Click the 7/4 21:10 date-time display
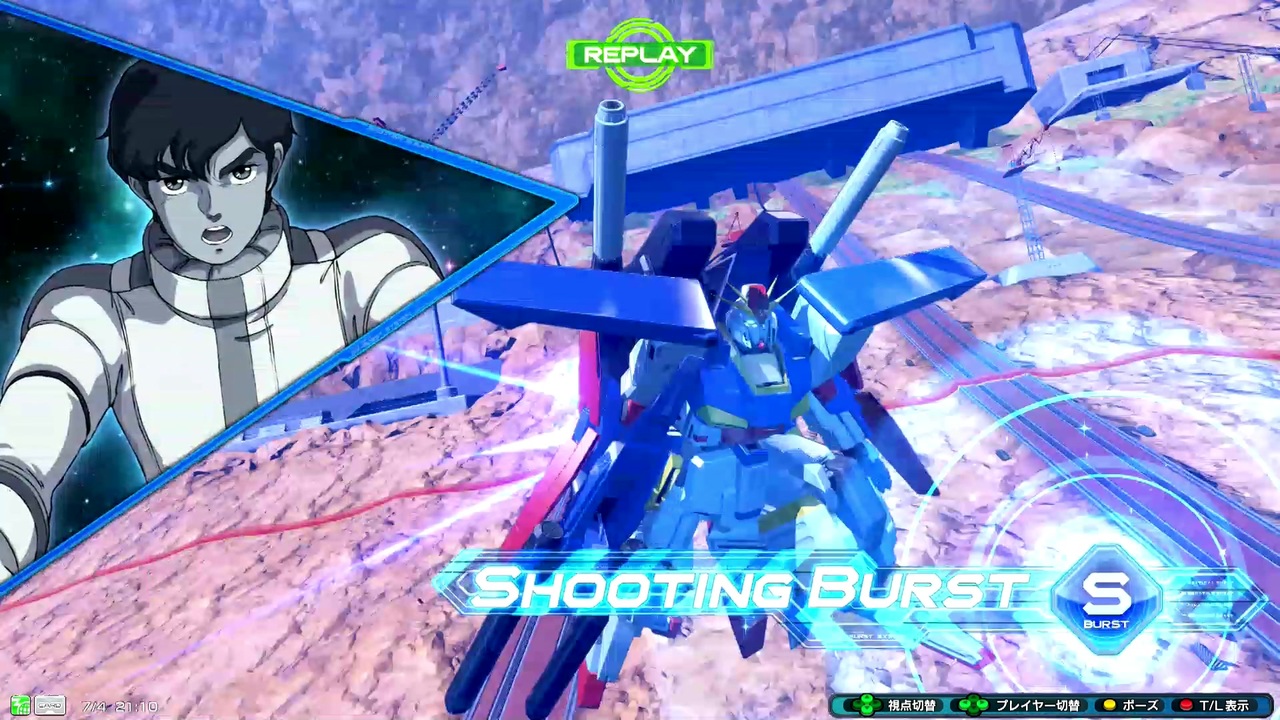 [120, 706]
